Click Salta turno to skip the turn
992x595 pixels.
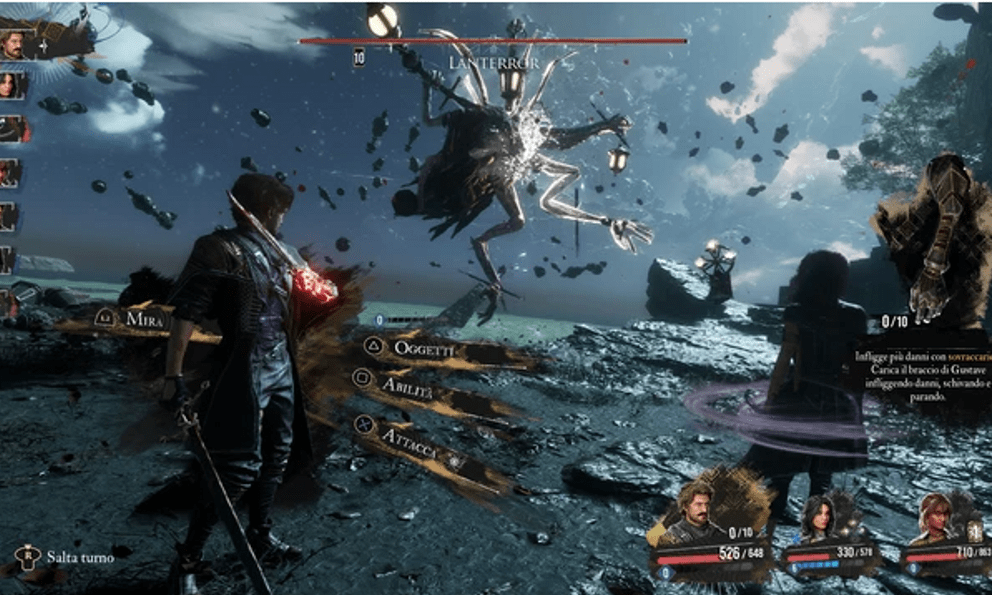80,557
